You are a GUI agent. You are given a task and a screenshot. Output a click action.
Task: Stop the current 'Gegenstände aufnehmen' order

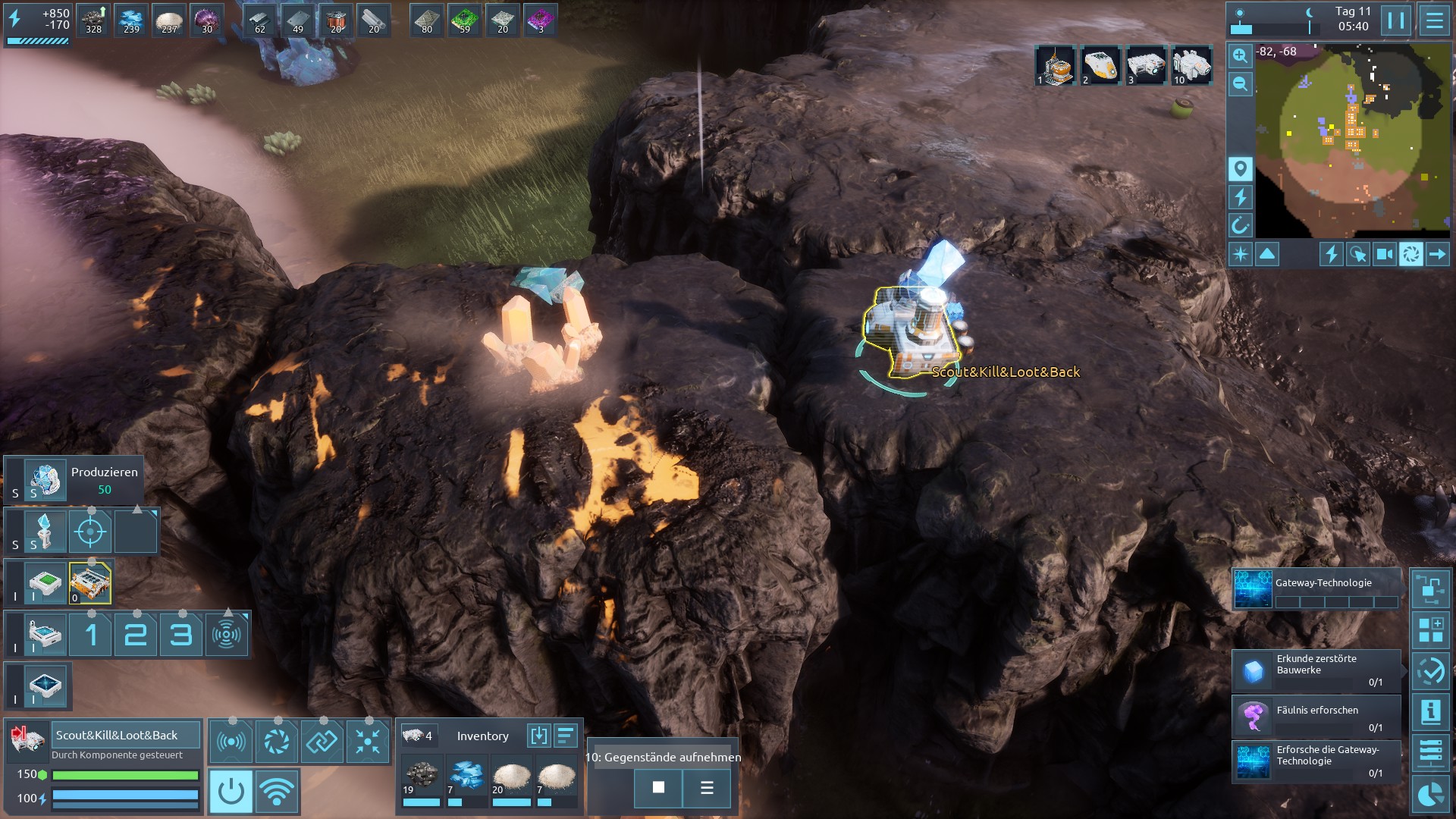point(658,788)
